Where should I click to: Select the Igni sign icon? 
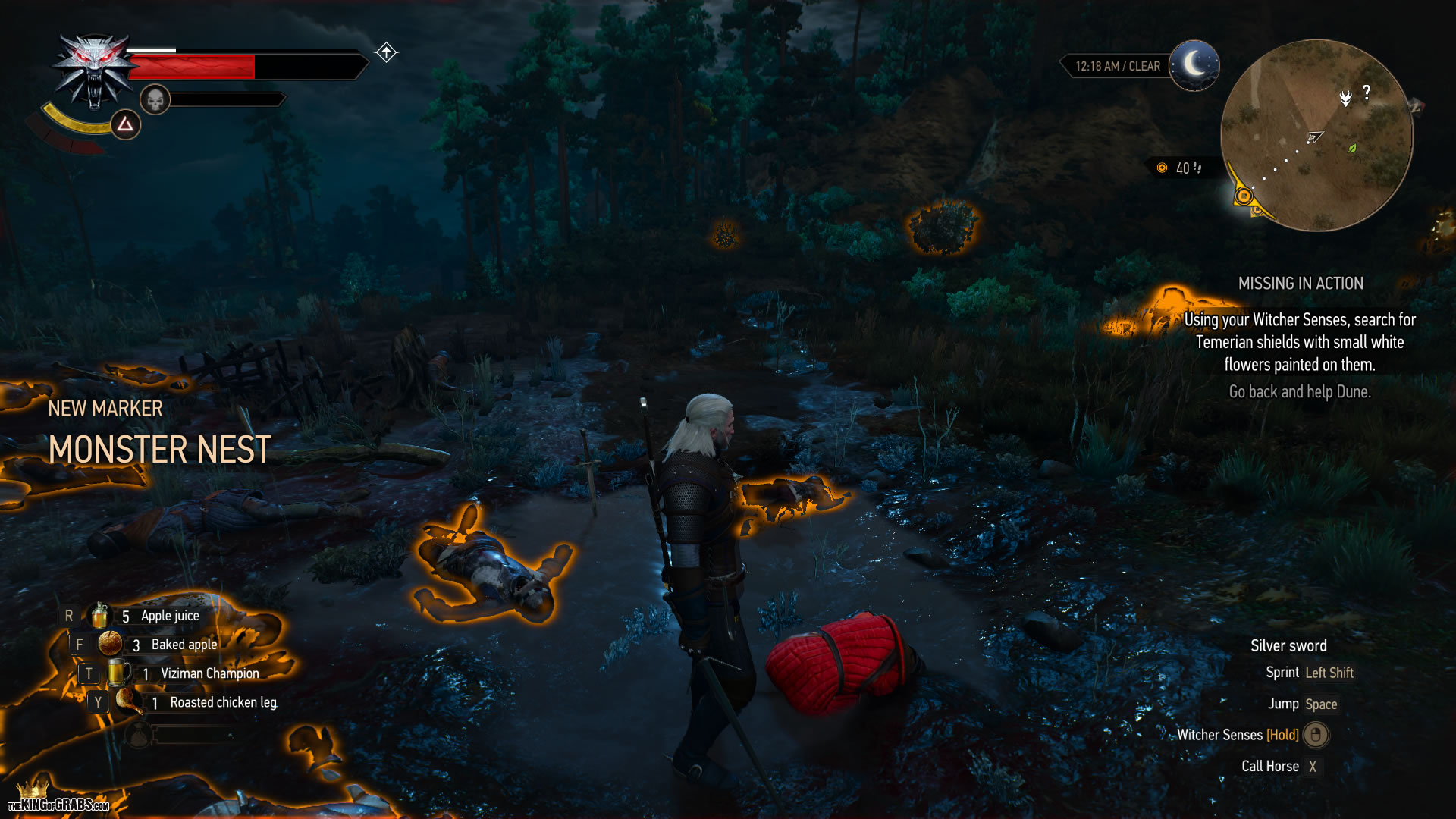(x=125, y=124)
